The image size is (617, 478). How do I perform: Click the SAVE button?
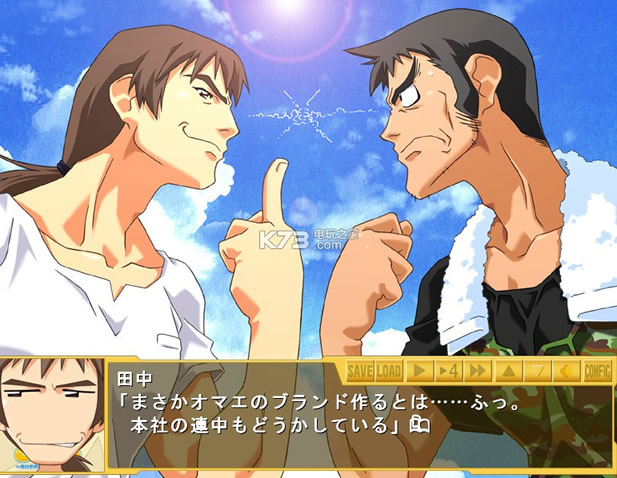[359, 371]
